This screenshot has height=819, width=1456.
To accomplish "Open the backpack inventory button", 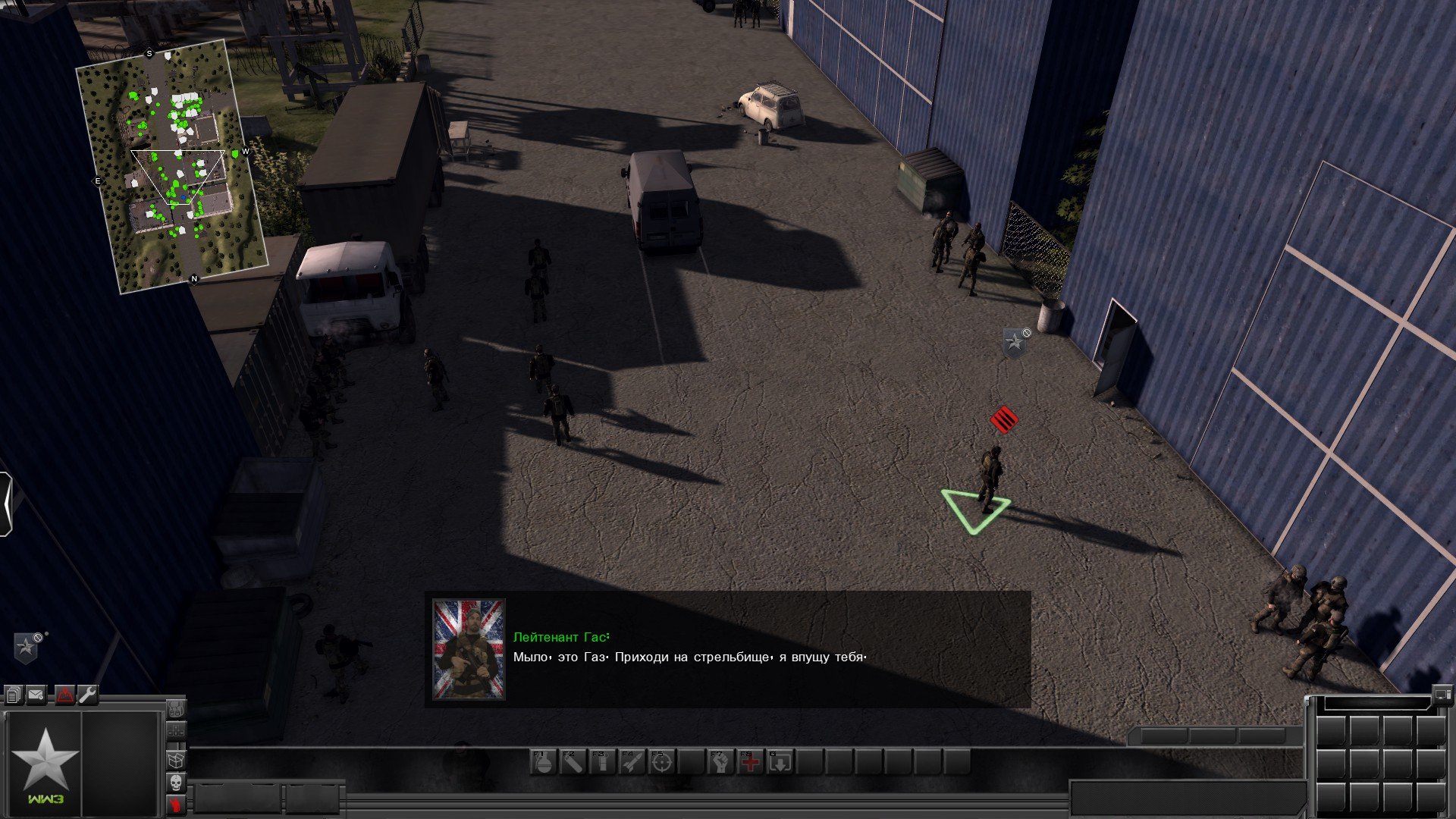I will point(176,710).
